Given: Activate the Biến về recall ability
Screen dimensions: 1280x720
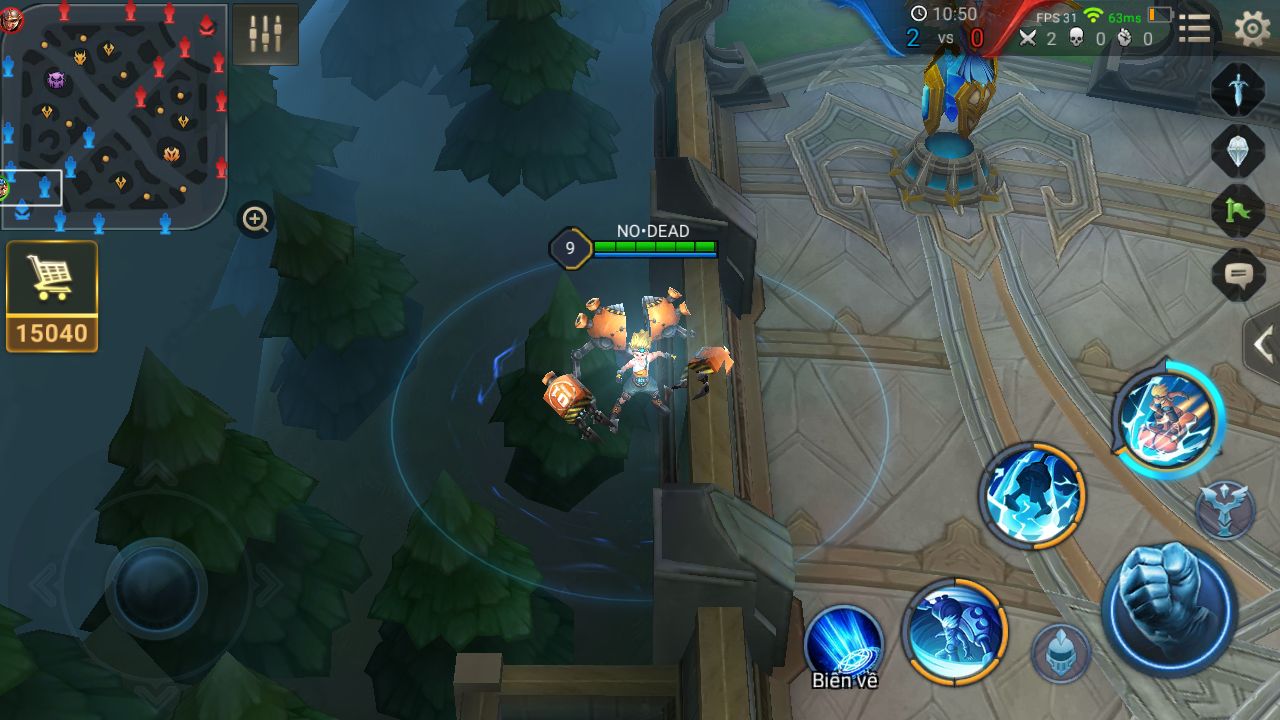Looking at the screenshot, I should (x=844, y=644).
